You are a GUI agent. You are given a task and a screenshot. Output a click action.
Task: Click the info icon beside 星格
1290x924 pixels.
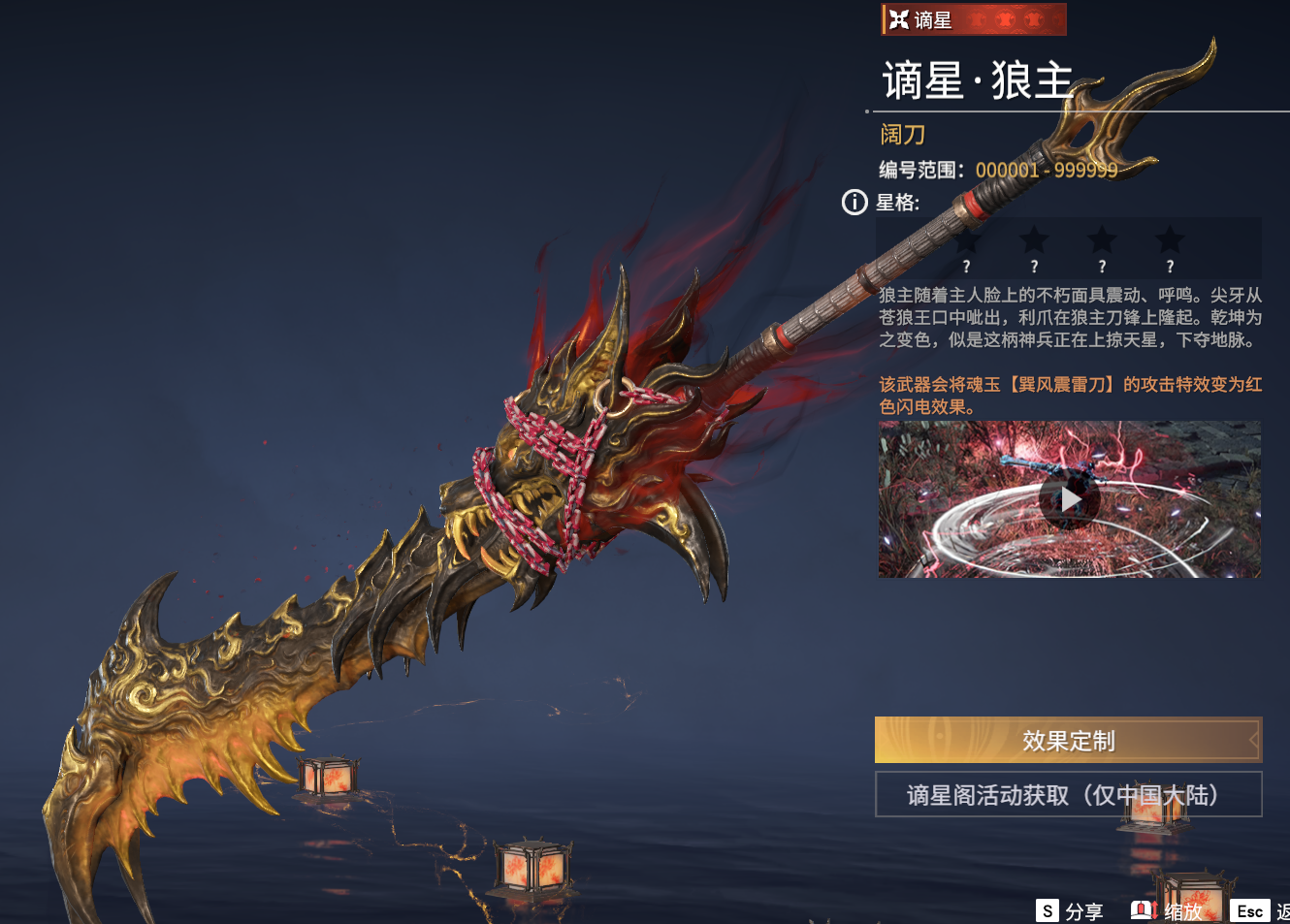pos(855,203)
